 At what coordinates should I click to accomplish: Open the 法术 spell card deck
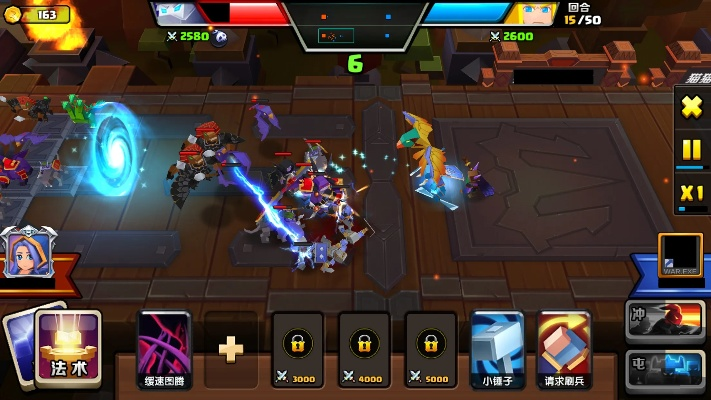(x=68, y=346)
